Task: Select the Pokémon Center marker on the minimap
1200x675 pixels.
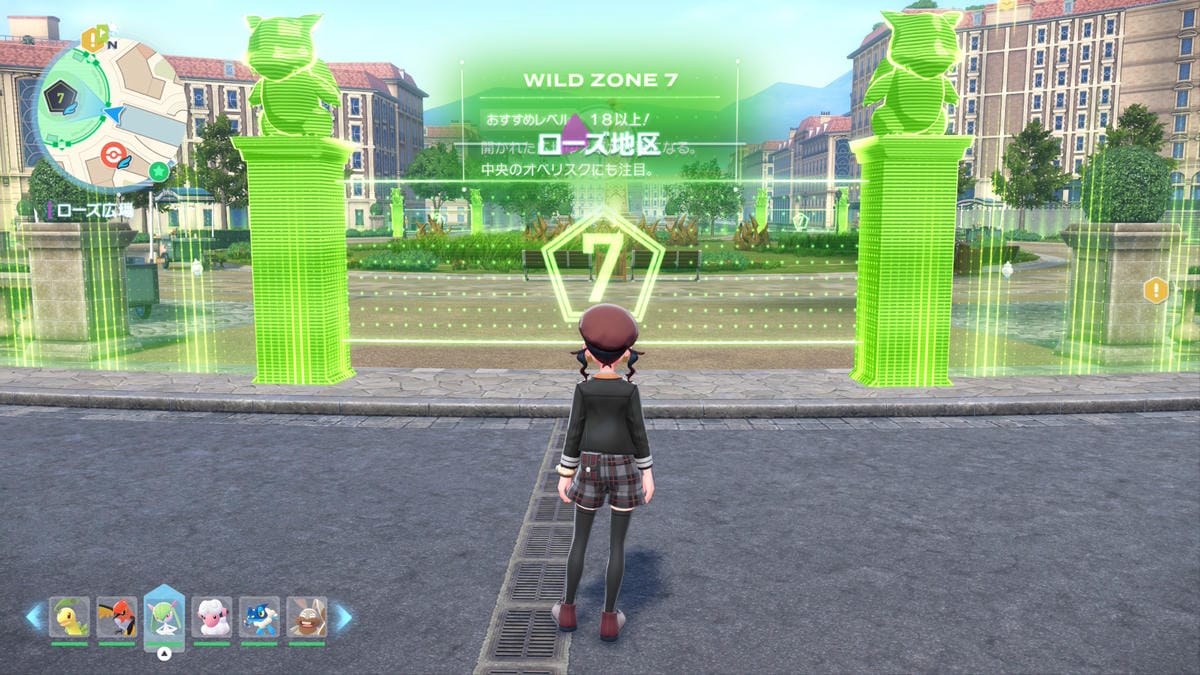Action: click(116, 157)
